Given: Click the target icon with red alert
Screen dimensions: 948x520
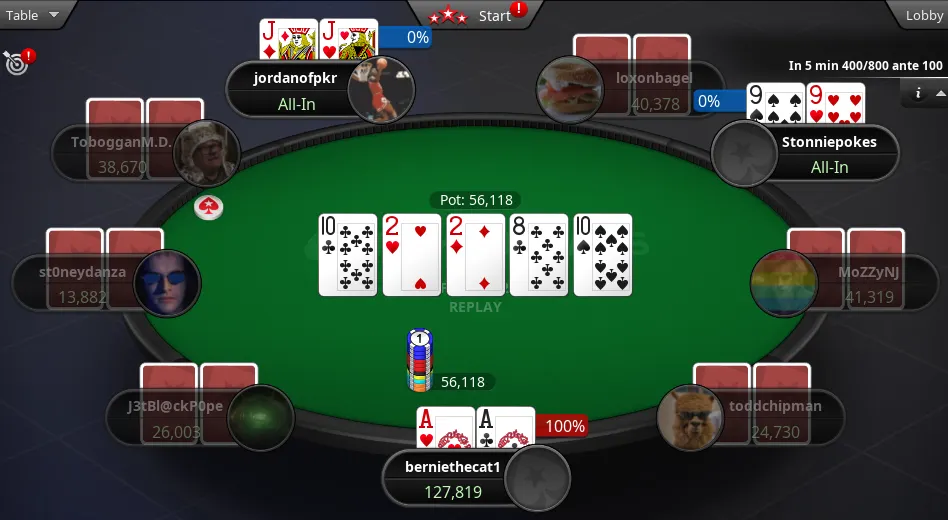Looking at the screenshot, I should (x=17, y=62).
